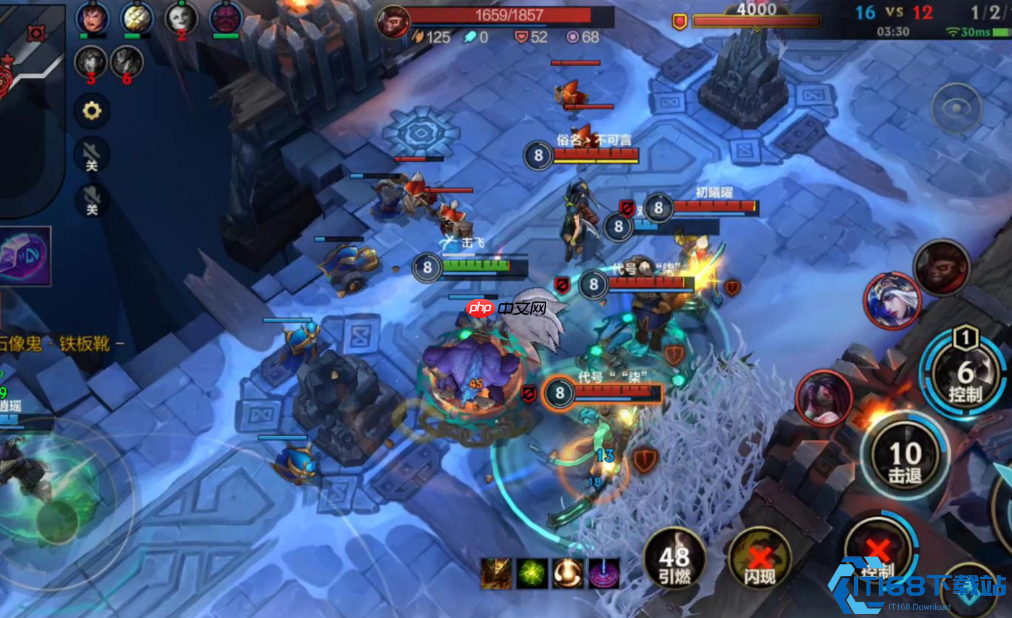Select the golden-armored teammate portrait
Screen dimensions: 1012x618
pyautogui.click(x=137, y=17)
